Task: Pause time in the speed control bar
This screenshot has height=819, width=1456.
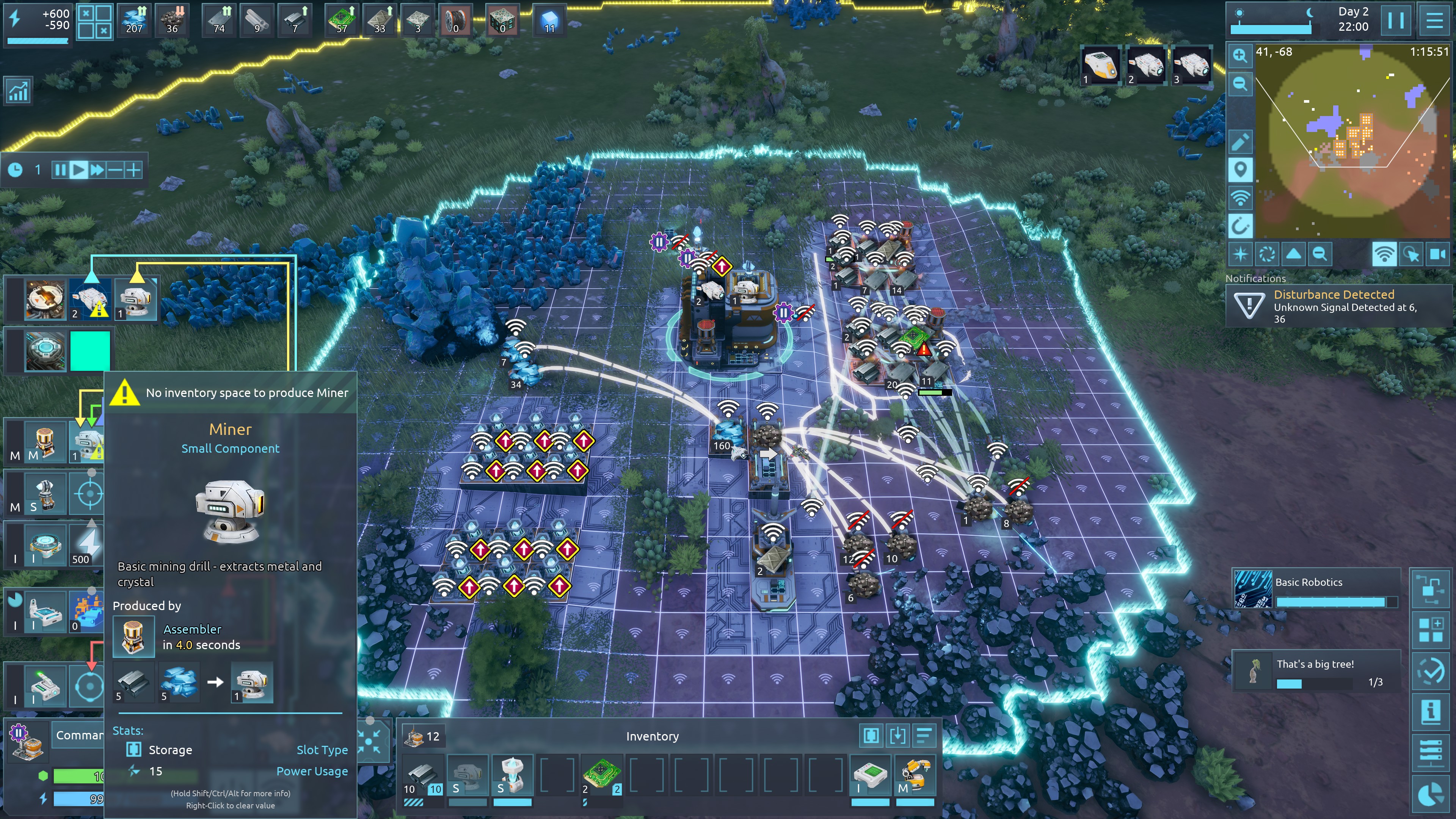Action: (x=60, y=169)
